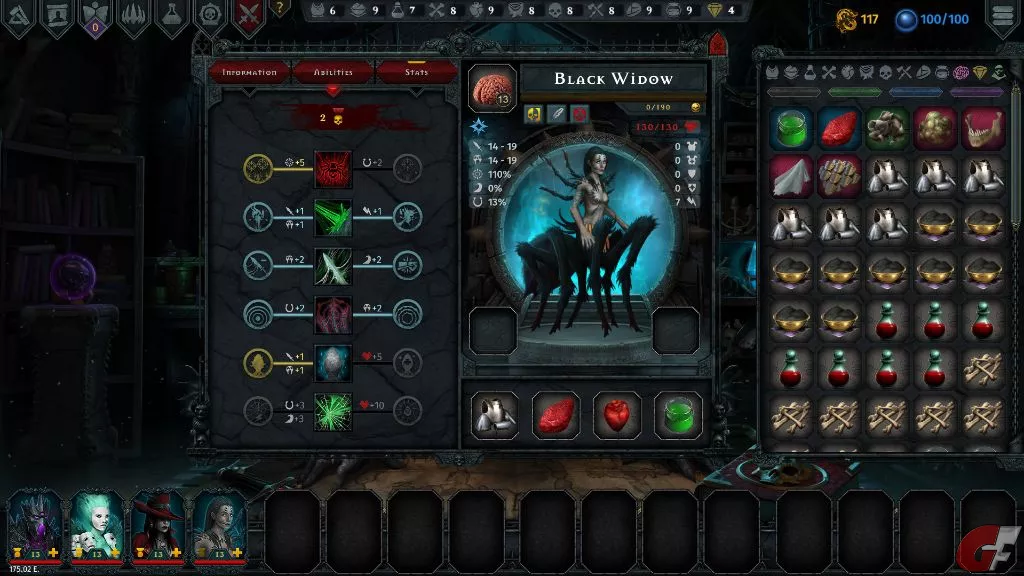Image resolution: width=1024 pixels, height=576 pixels.
Task: Open the crossed swords red banner
Action: click(x=250, y=18)
